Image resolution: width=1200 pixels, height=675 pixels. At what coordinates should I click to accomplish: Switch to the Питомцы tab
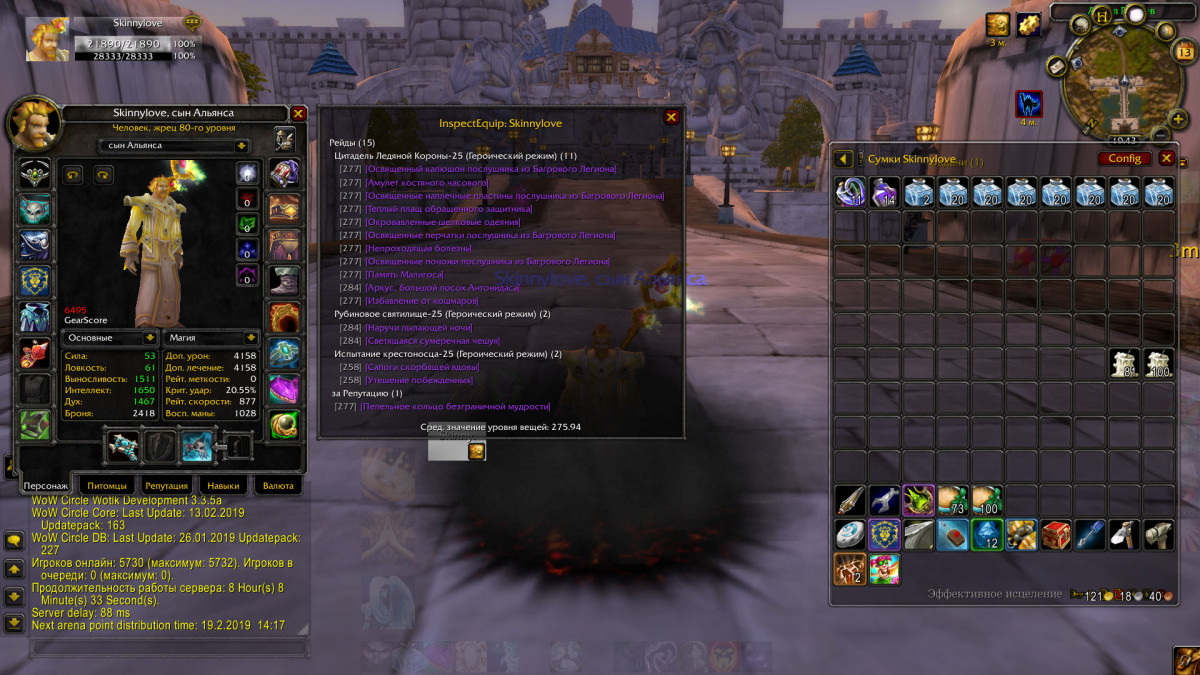click(x=107, y=486)
